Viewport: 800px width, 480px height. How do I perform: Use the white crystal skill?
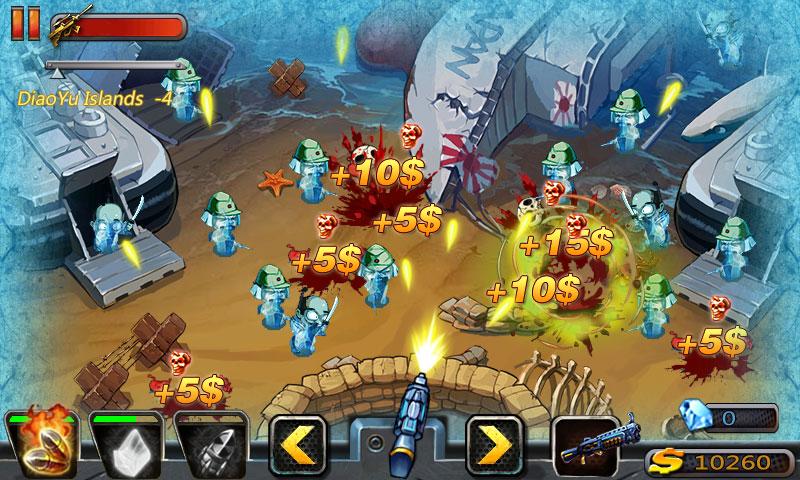click(x=125, y=443)
